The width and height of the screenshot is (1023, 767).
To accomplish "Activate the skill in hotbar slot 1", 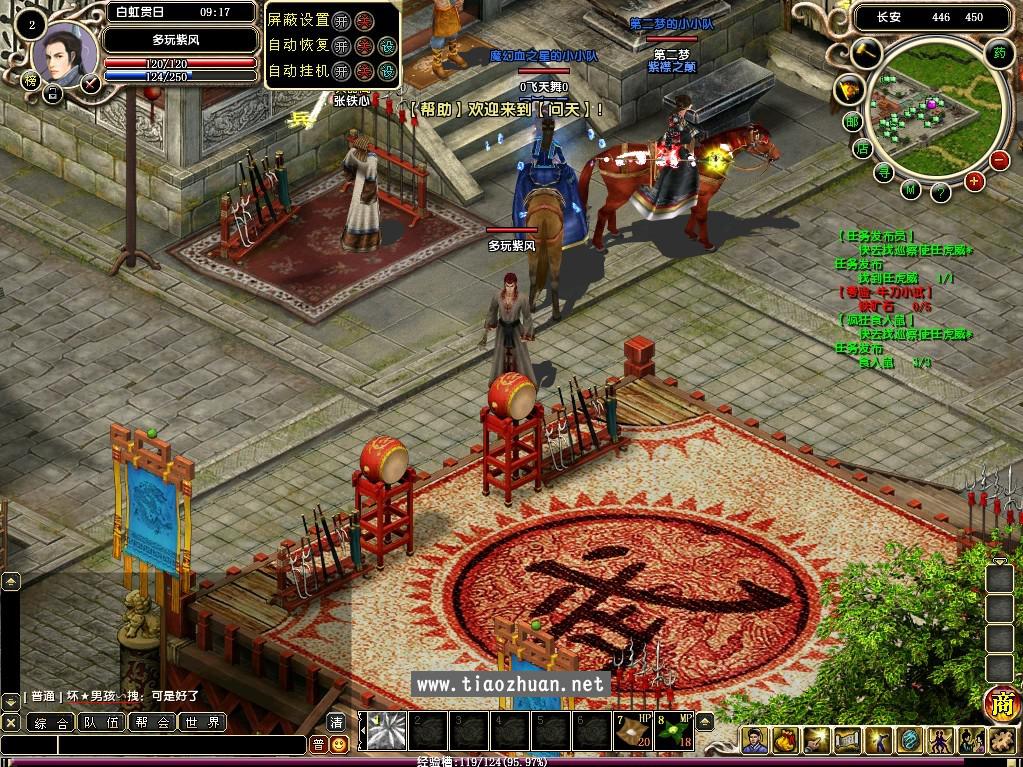I will 386,730.
